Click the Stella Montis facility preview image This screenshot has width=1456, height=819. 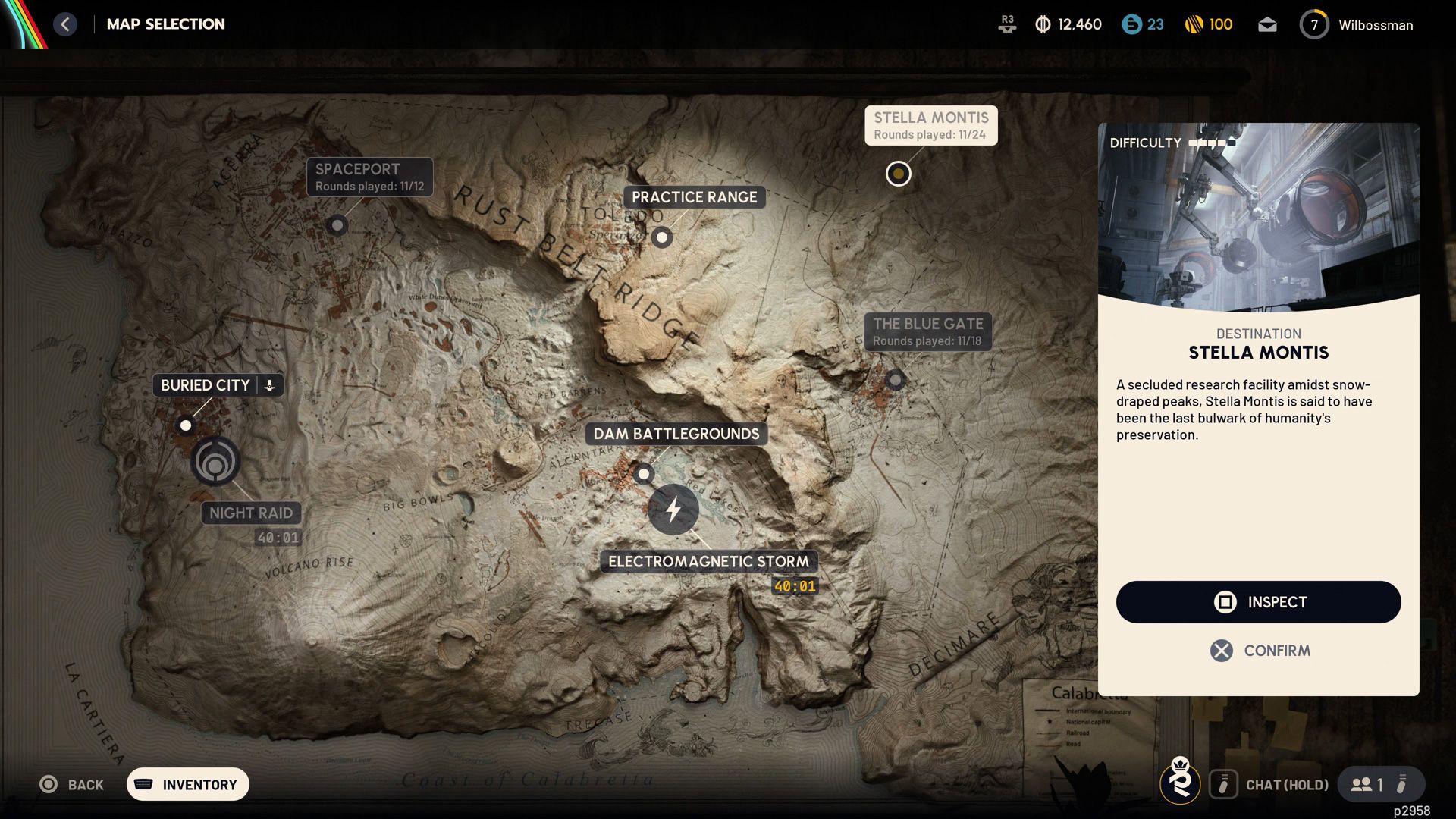click(x=1258, y=216)
